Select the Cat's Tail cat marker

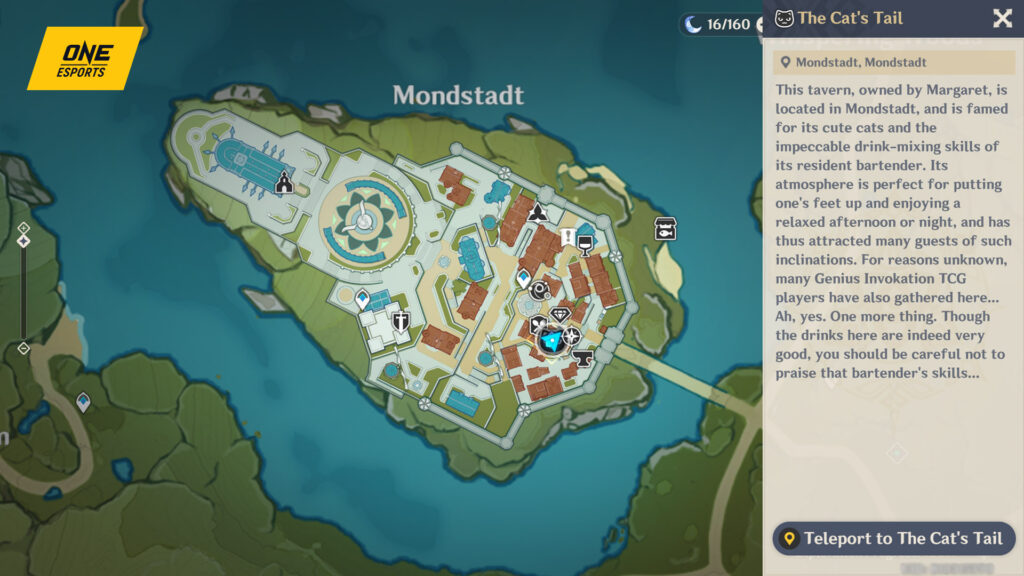pos(550,342)
